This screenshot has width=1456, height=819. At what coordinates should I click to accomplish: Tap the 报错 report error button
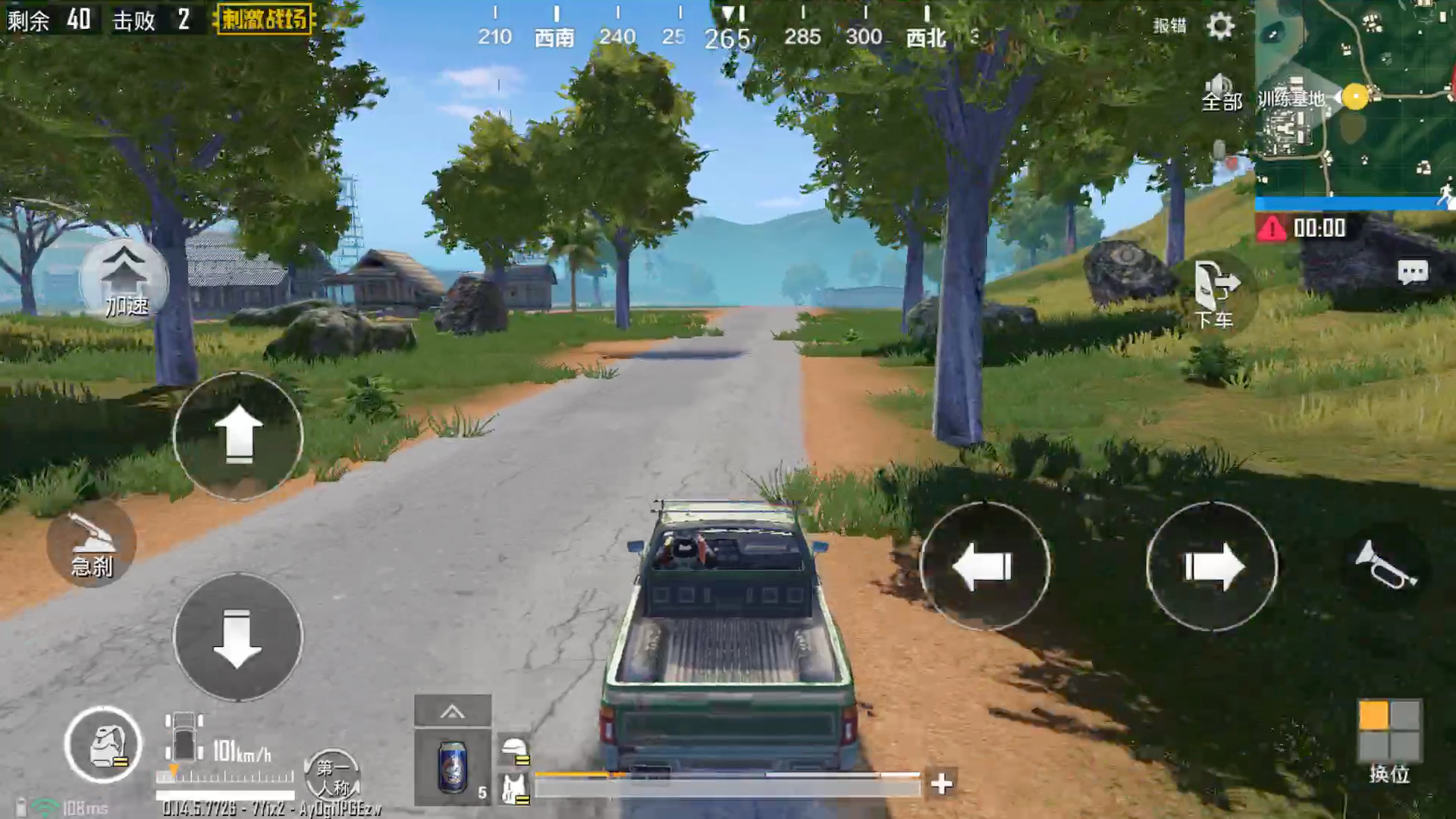1169,26
